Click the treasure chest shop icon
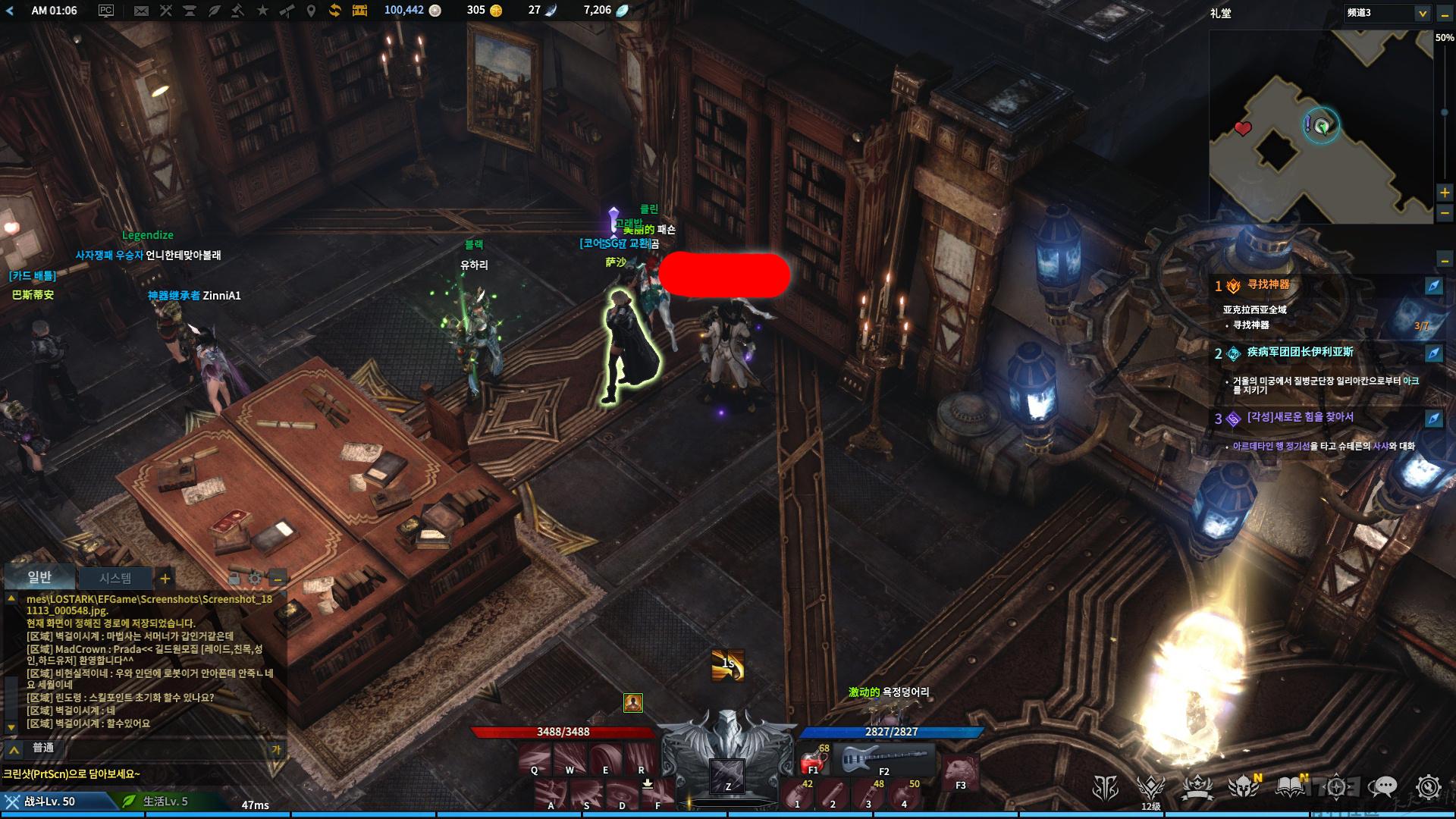The width and height of the screenshot is (1456, 819). 359,11
